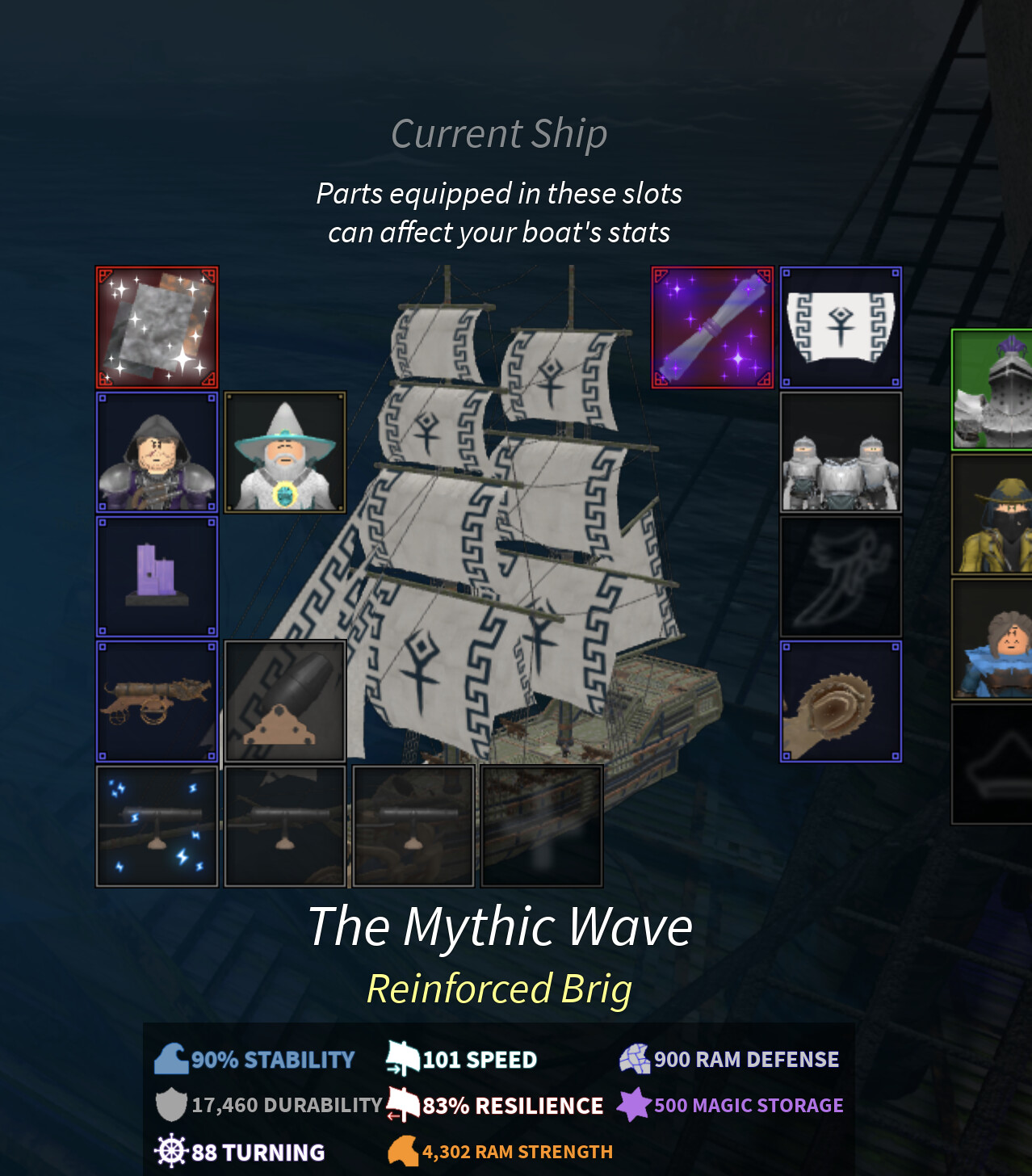Select the glowing purple scroll slot

coord(712,327)
